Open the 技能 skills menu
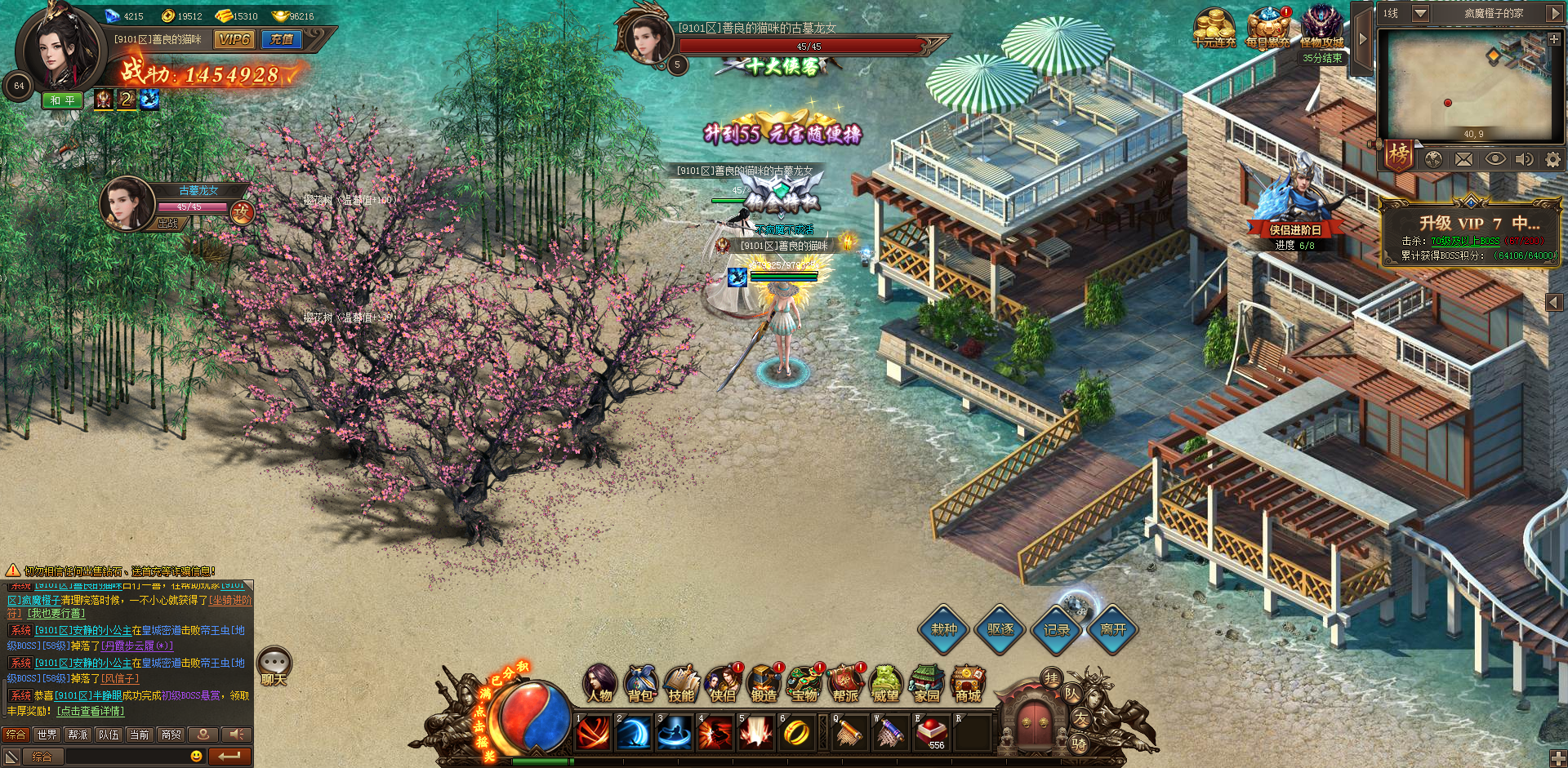The width and height of the screenshot is (1568, 768). [681, 684]
